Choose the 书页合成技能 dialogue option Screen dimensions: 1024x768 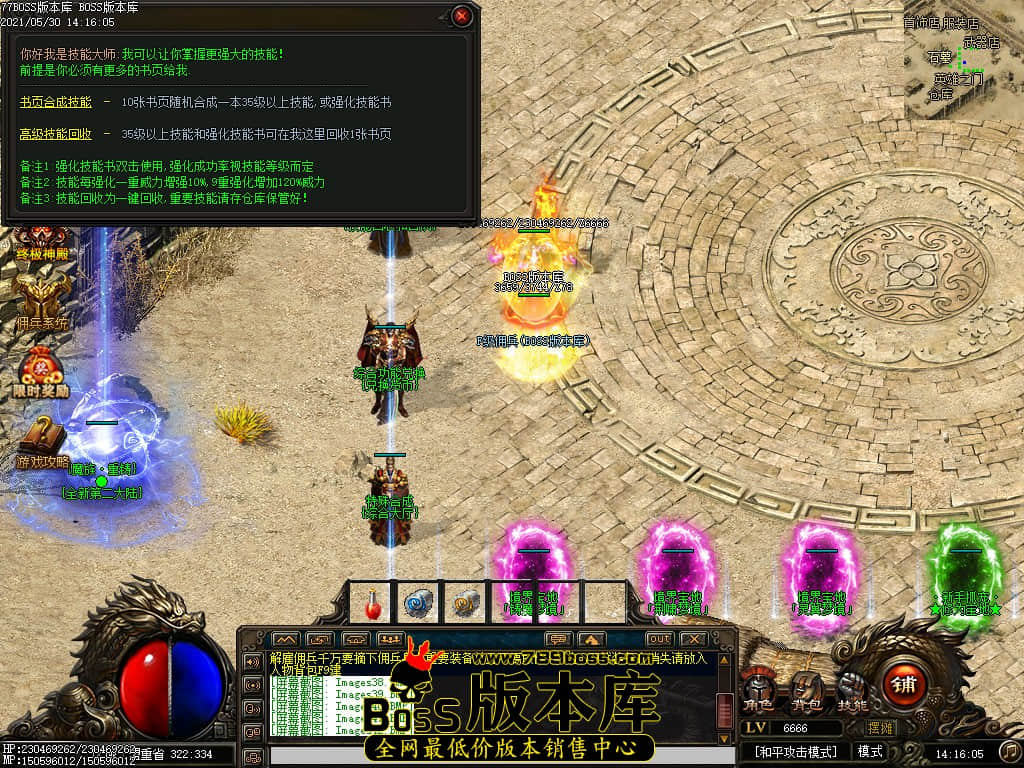[x=56, y=102]
